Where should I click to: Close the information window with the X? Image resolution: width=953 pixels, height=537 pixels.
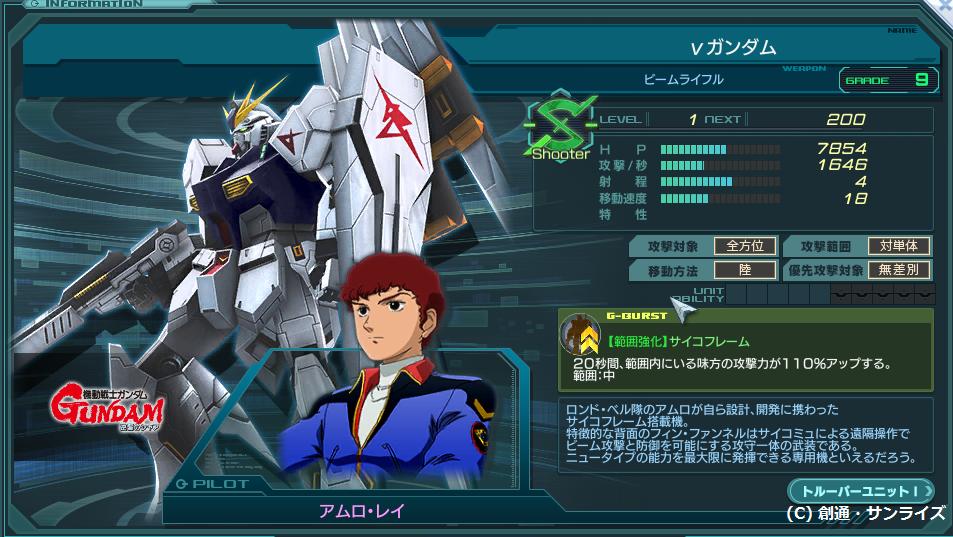(x=943, y=6)
